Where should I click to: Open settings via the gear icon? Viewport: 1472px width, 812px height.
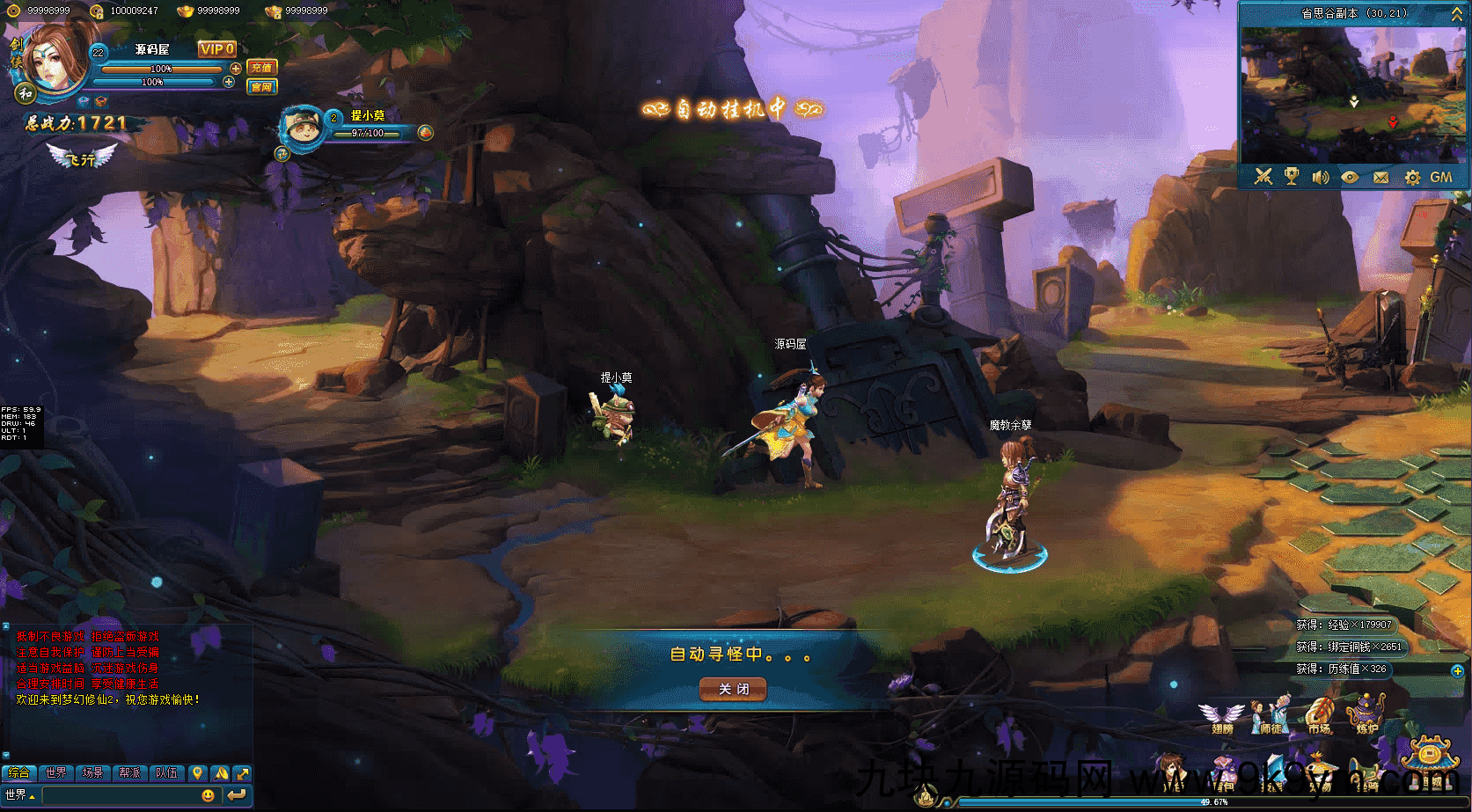coord(1412,178)
